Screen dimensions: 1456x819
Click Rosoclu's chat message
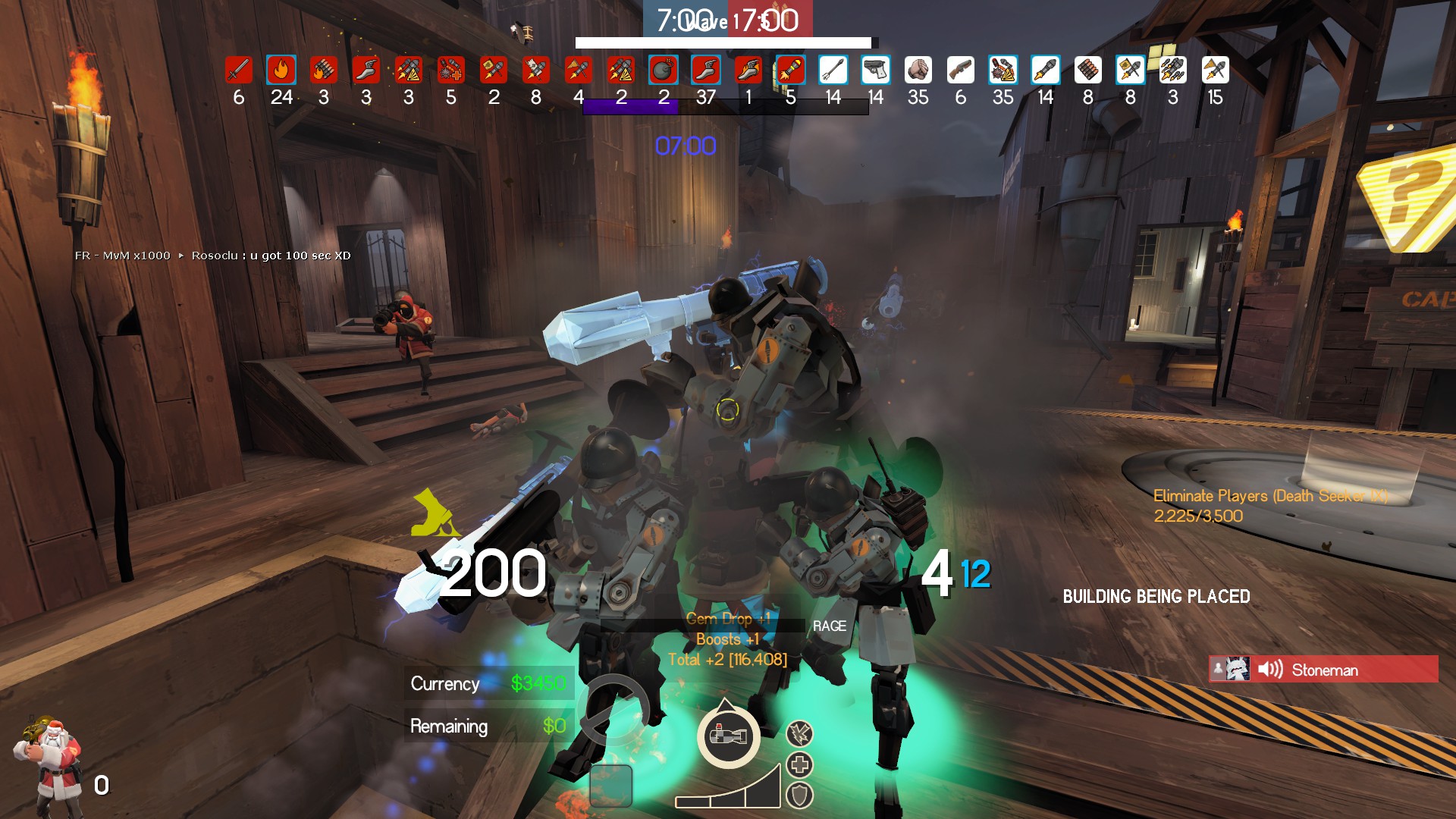(271, 256)
